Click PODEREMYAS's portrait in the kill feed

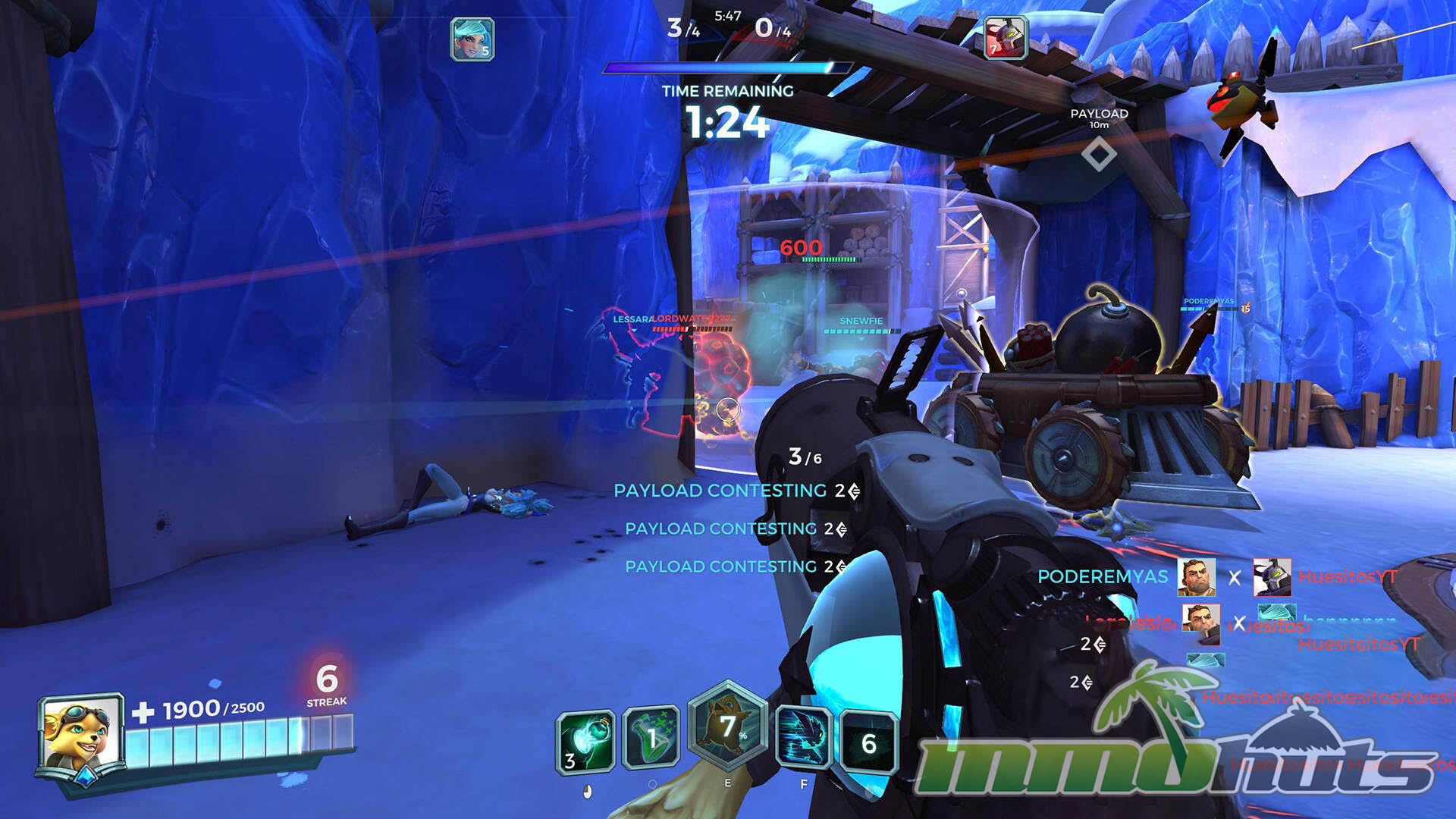[x=1196, y=578]
